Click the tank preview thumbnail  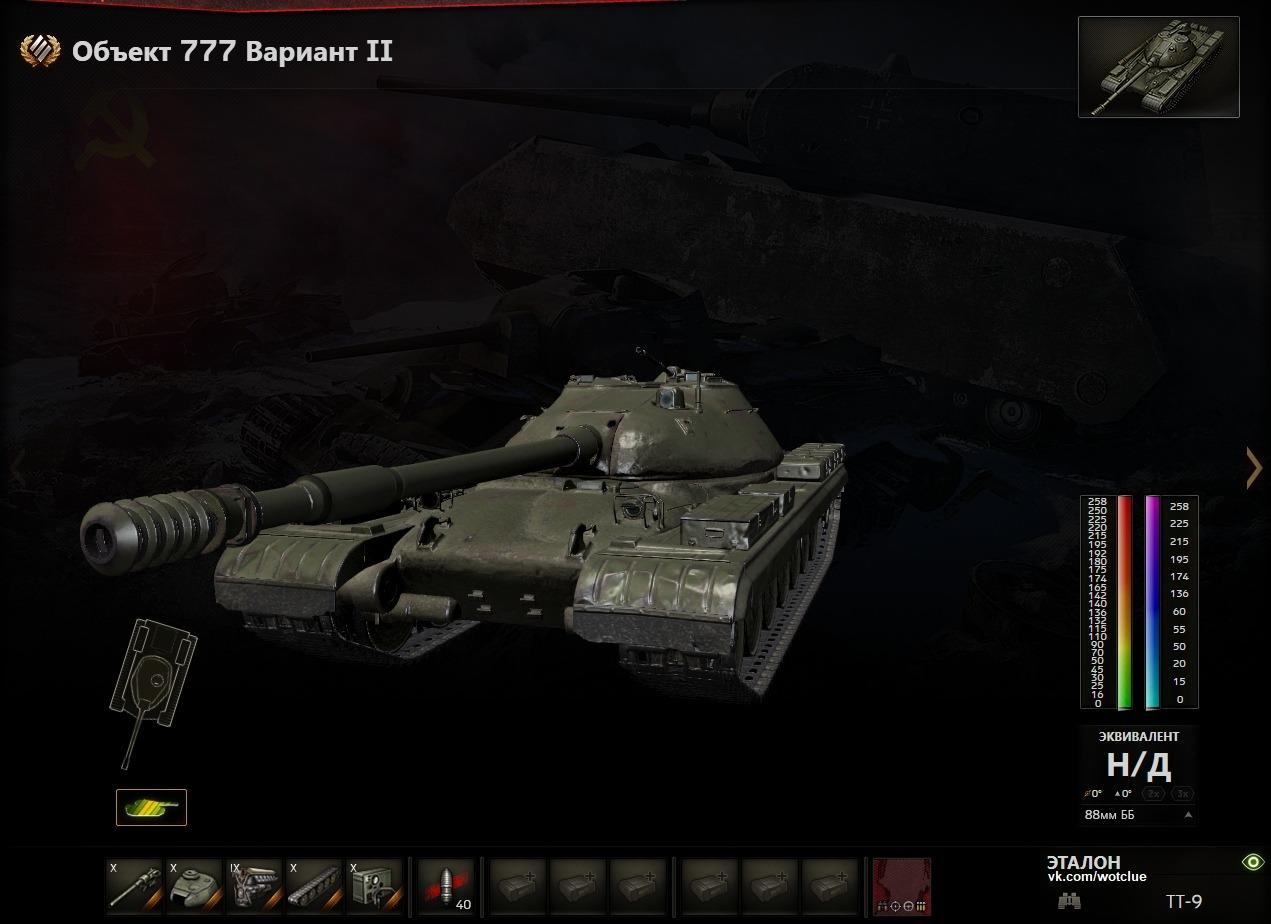point(1158,67)
